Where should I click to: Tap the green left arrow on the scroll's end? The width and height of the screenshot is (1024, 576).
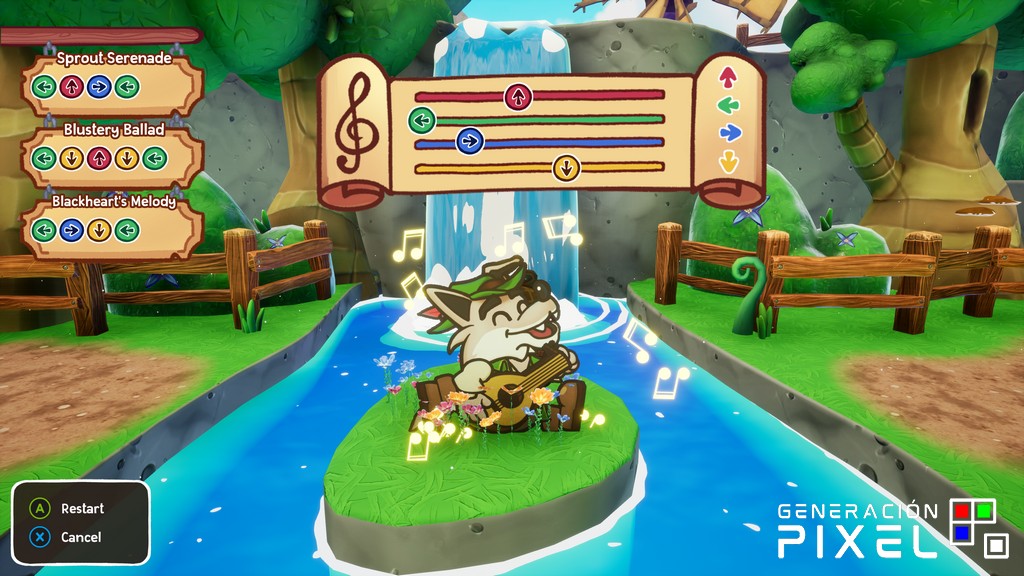click(x=729, y=104)
